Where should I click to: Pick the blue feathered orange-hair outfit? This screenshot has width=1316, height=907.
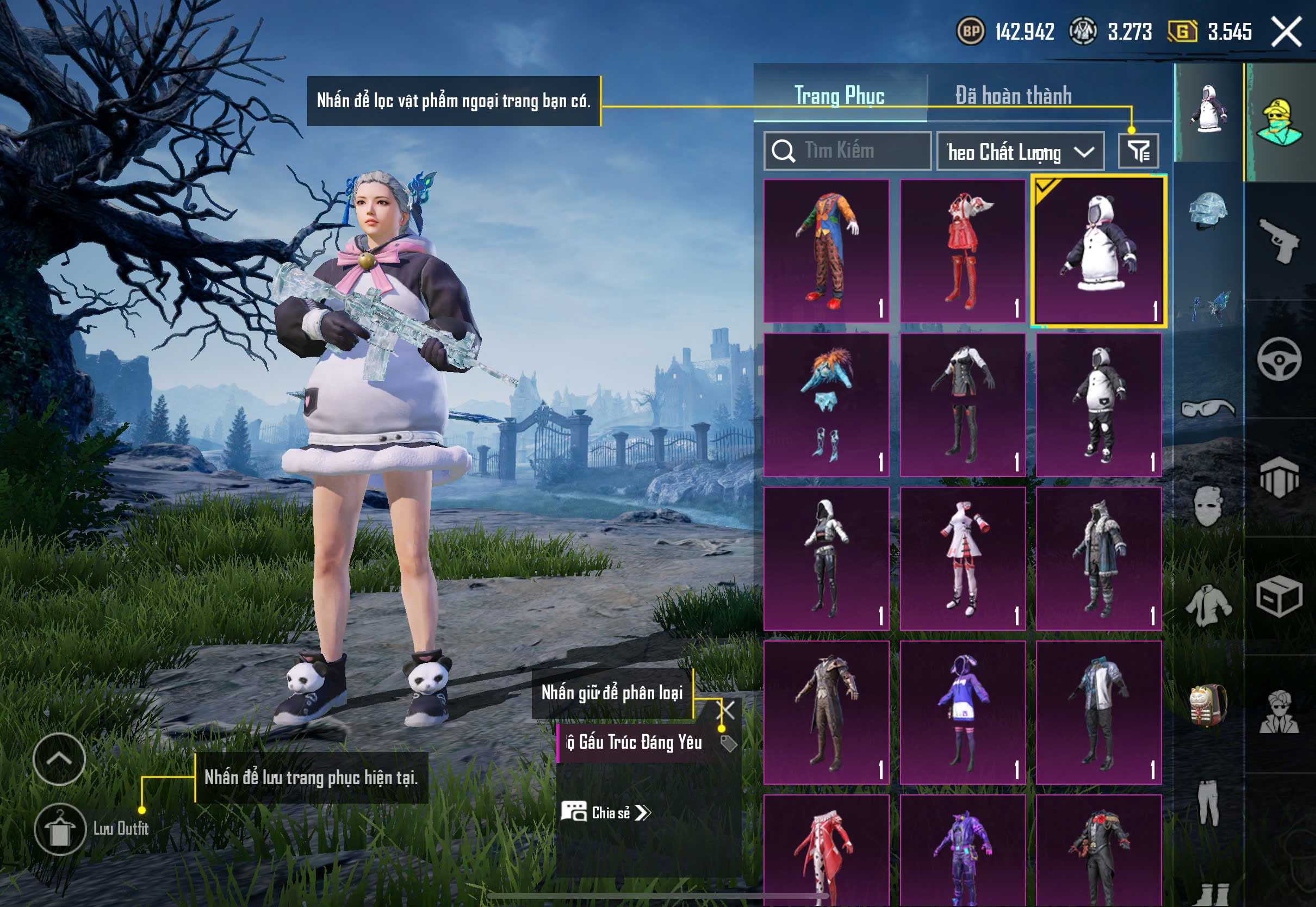coord(826,405)
